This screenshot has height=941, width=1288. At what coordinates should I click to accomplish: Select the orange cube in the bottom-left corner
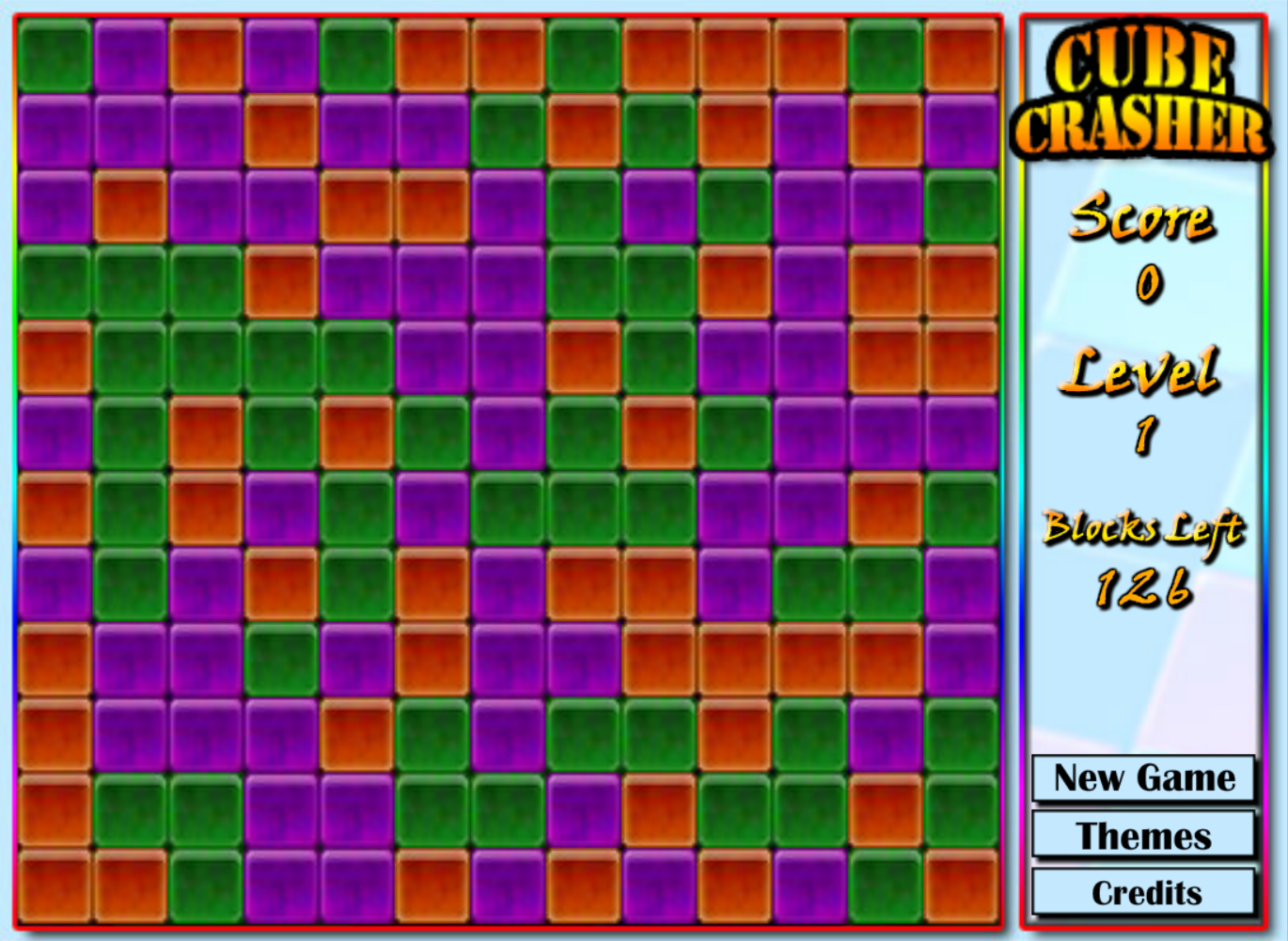pyautogui.click(x=56, y=888)
